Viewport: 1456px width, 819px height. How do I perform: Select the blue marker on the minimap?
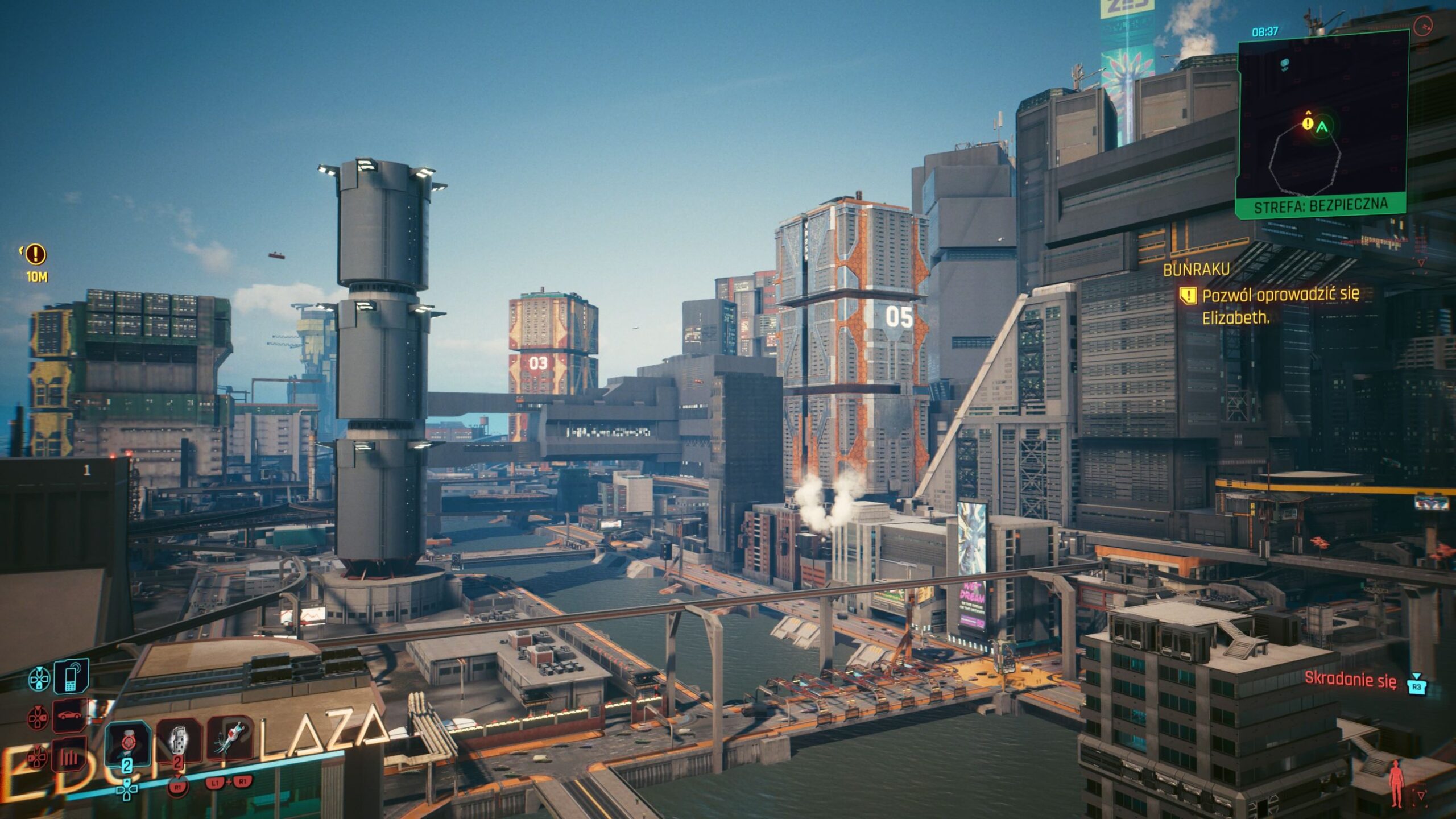[x=1284, y=64]
